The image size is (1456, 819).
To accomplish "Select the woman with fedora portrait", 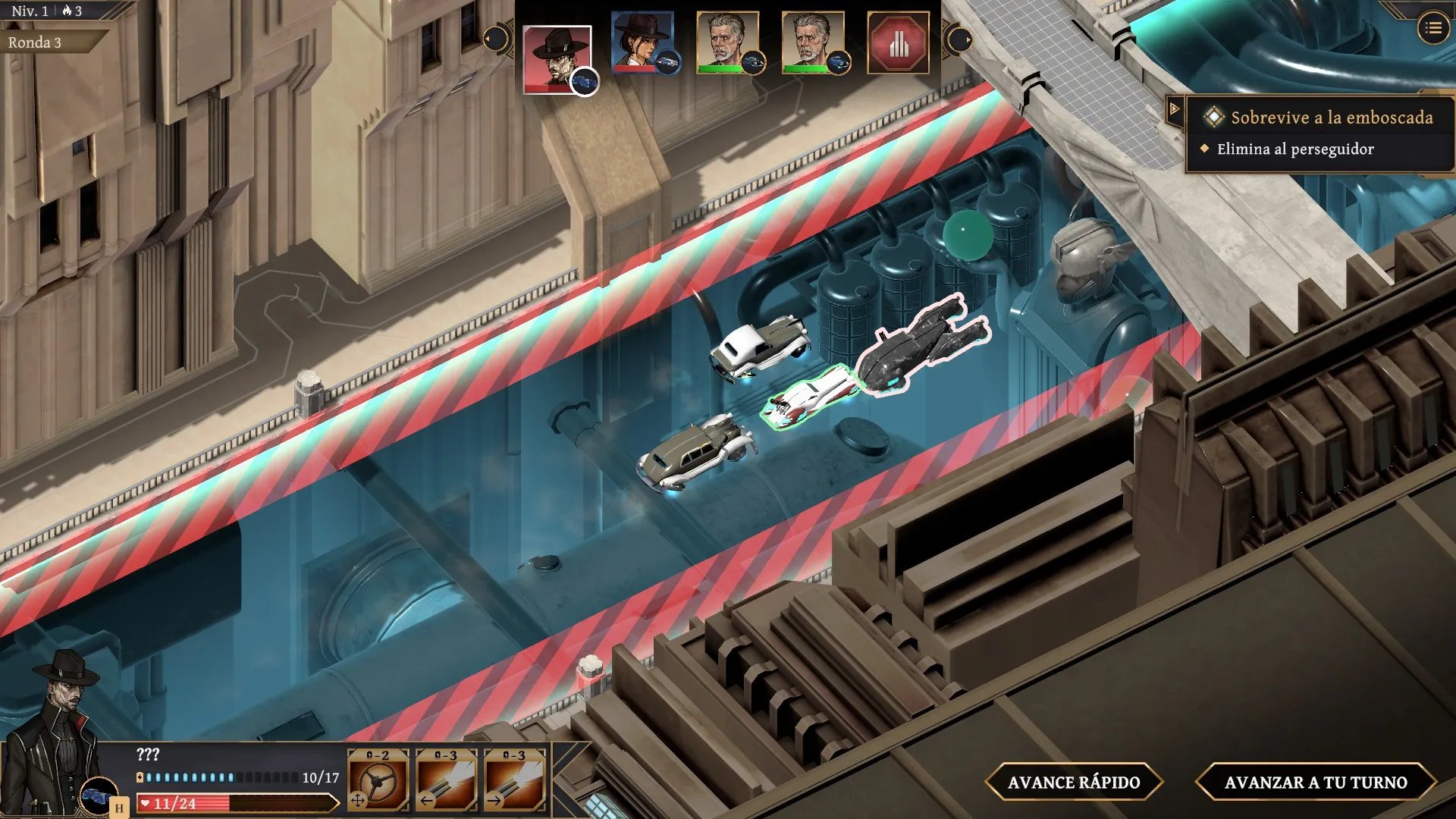I will [x=642, y=42].
